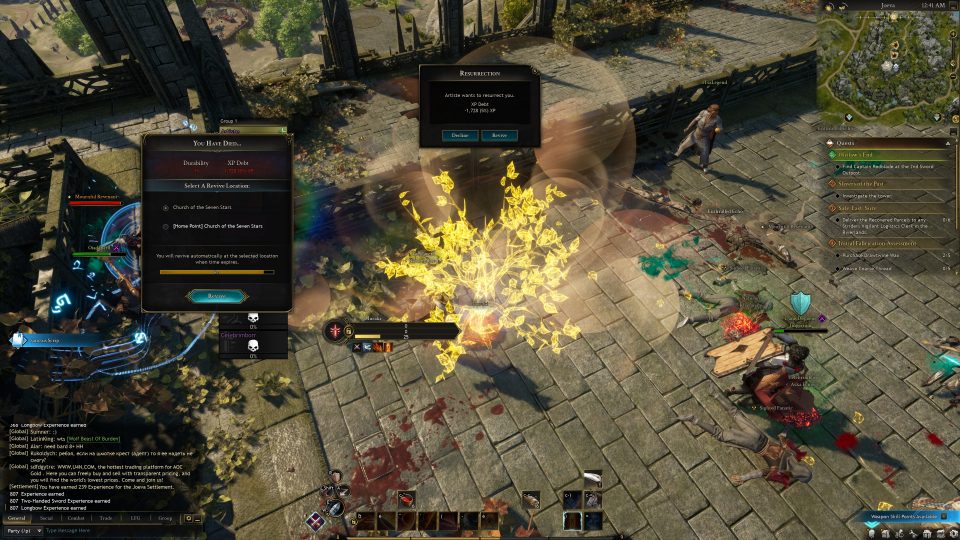Viewport: 960px width, 540px height.
Task: Switch to the General chat tab
Action: pyautogui.click(x=17, y=518)
